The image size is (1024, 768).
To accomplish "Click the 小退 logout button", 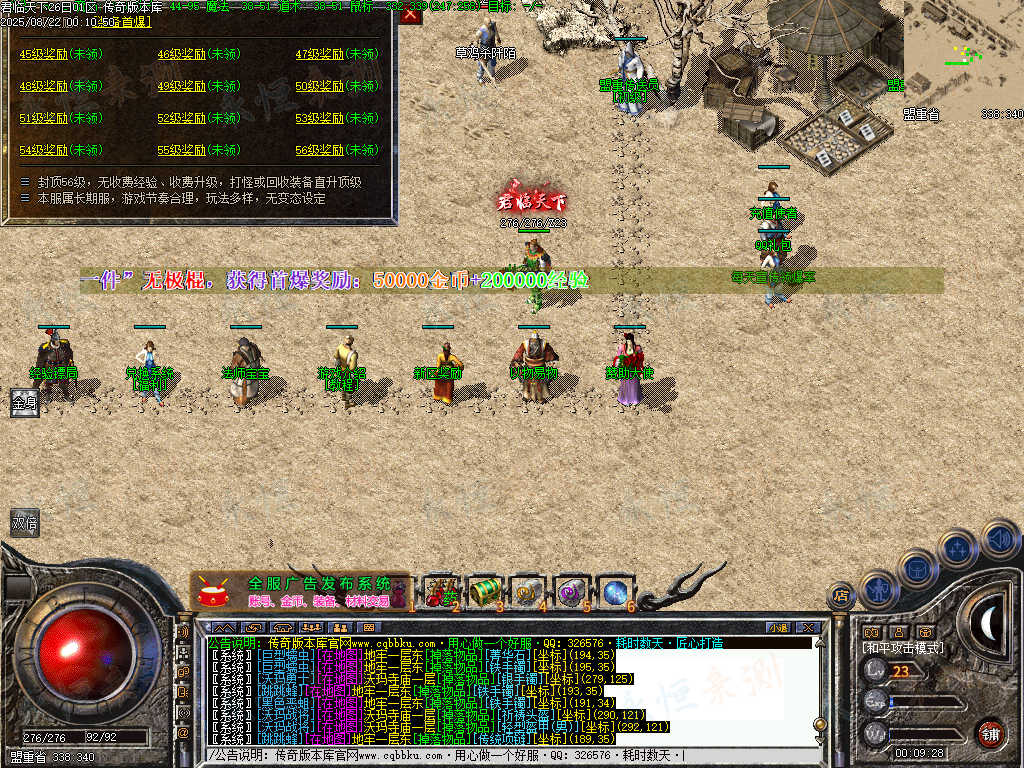I will point(777,627).
